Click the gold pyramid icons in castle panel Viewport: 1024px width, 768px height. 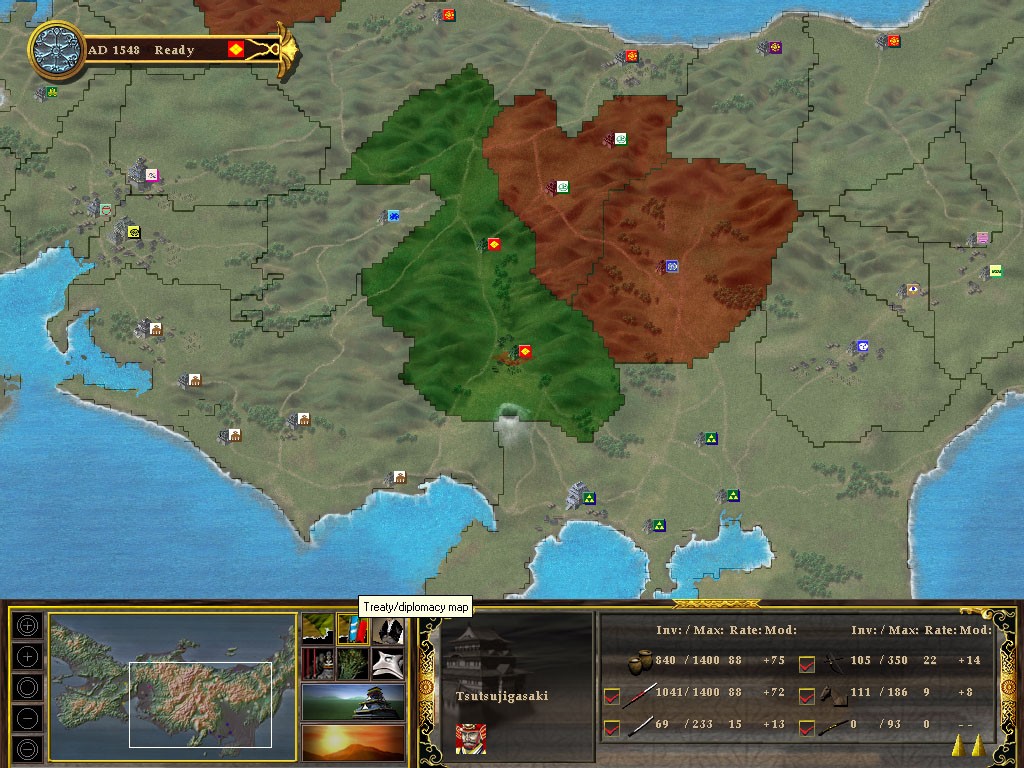pos(966,744)
